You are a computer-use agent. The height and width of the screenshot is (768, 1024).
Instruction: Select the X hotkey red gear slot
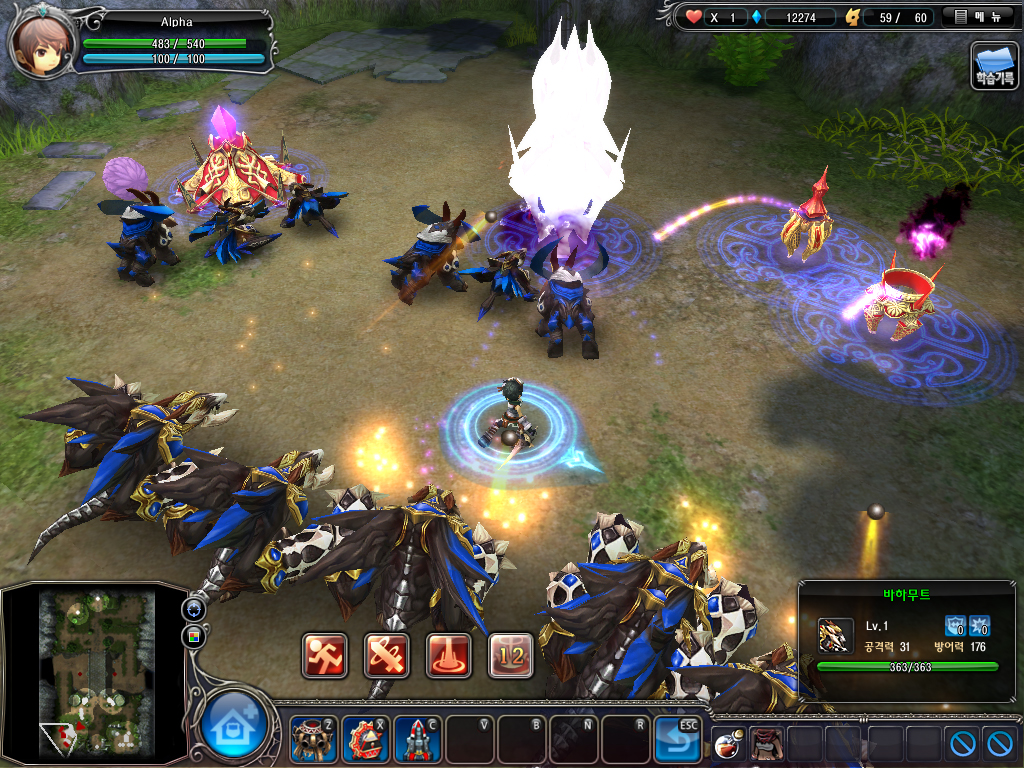click(x=365, y=740)
